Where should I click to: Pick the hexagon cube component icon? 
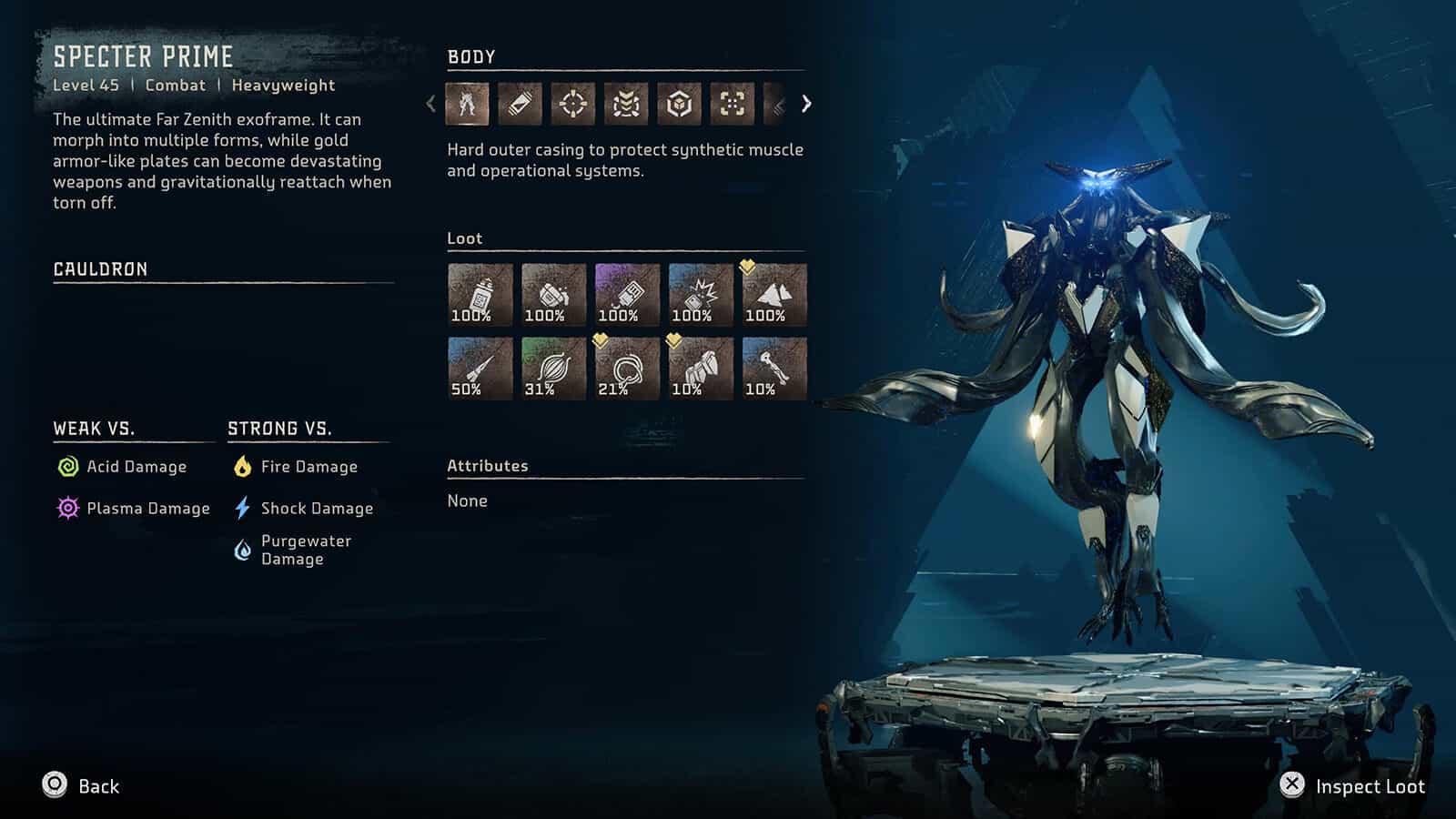coord(679,104)
